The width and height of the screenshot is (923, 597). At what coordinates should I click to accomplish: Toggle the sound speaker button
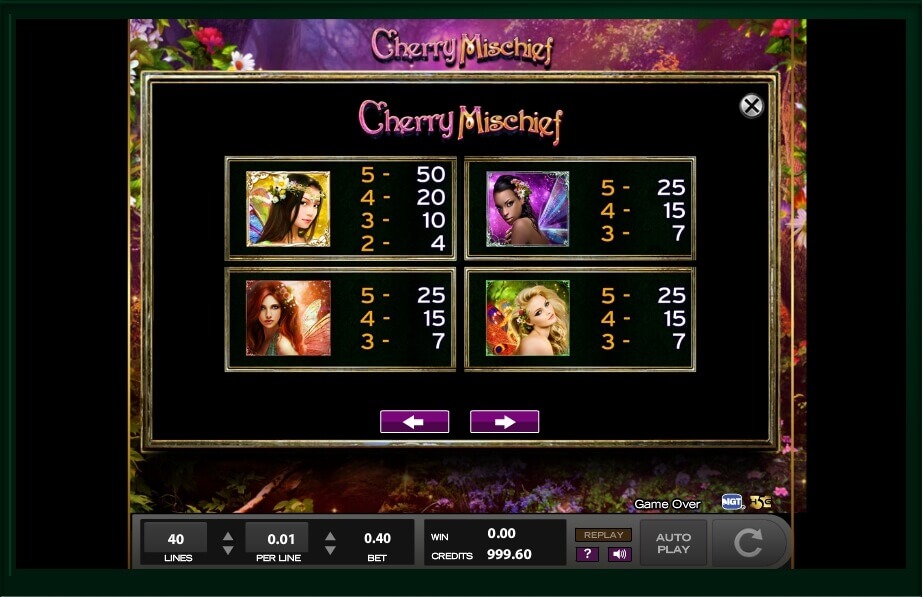click(619, 554)
